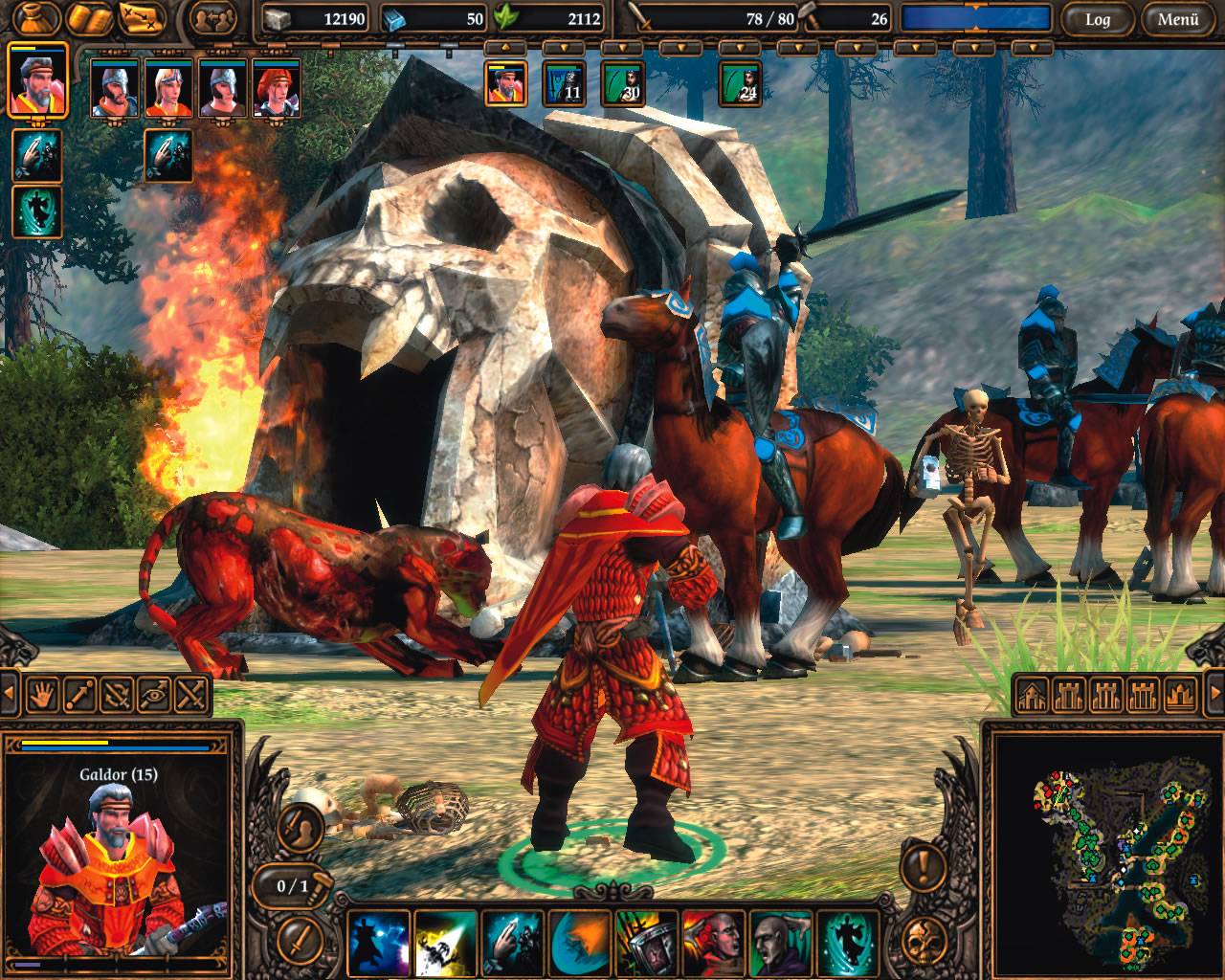This screenshot has height=980, width=1225.
Task: Expand more options via the bottom-left side arrow
Action: click(10, 691)
